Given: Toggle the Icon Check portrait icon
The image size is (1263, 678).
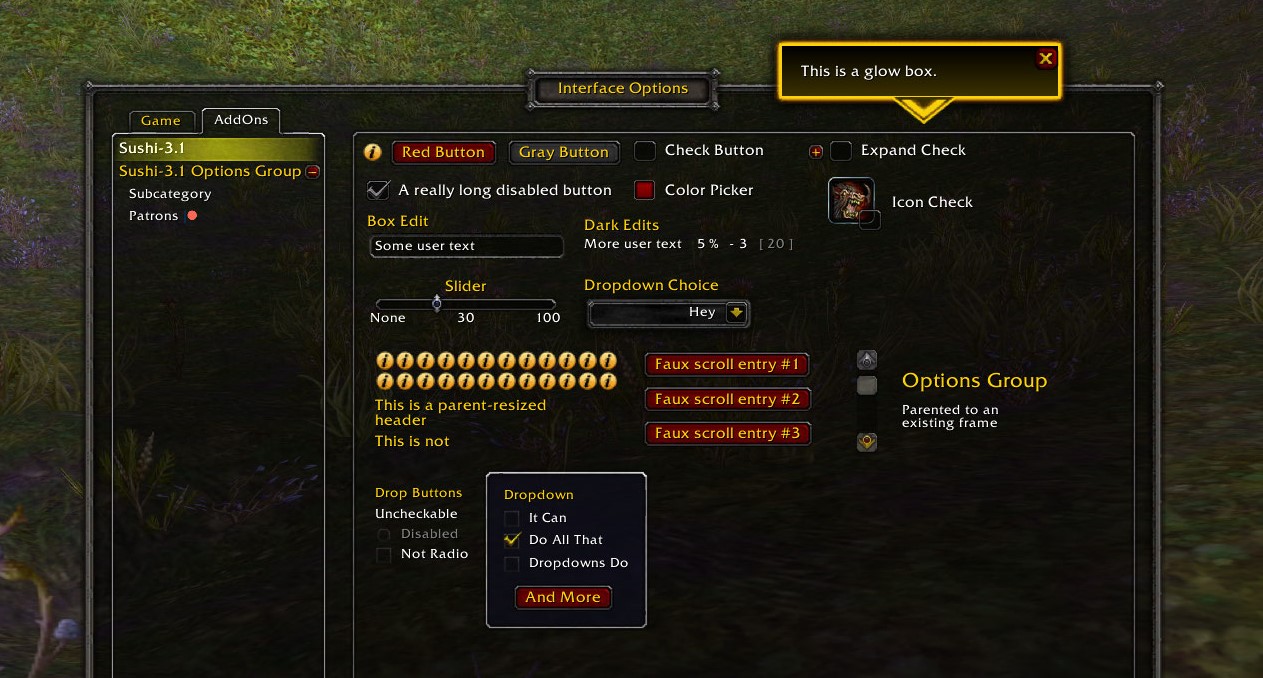Looking at the screenshot, I should tap(851, 201).
